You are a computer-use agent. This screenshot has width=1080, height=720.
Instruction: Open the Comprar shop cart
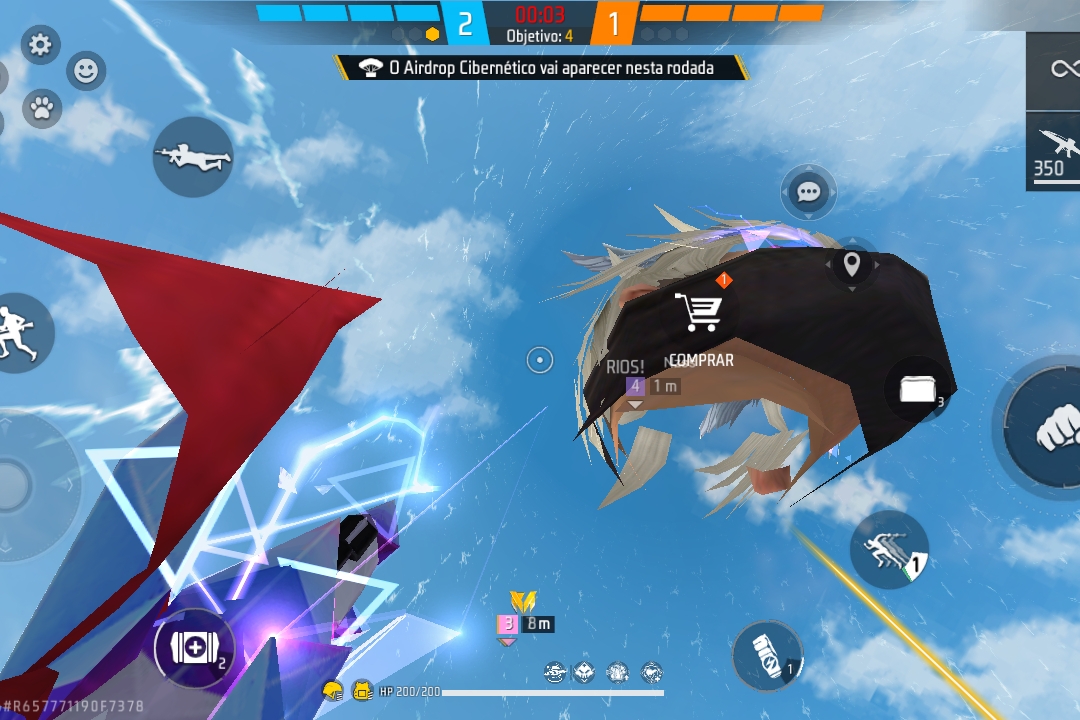[699, 313]
